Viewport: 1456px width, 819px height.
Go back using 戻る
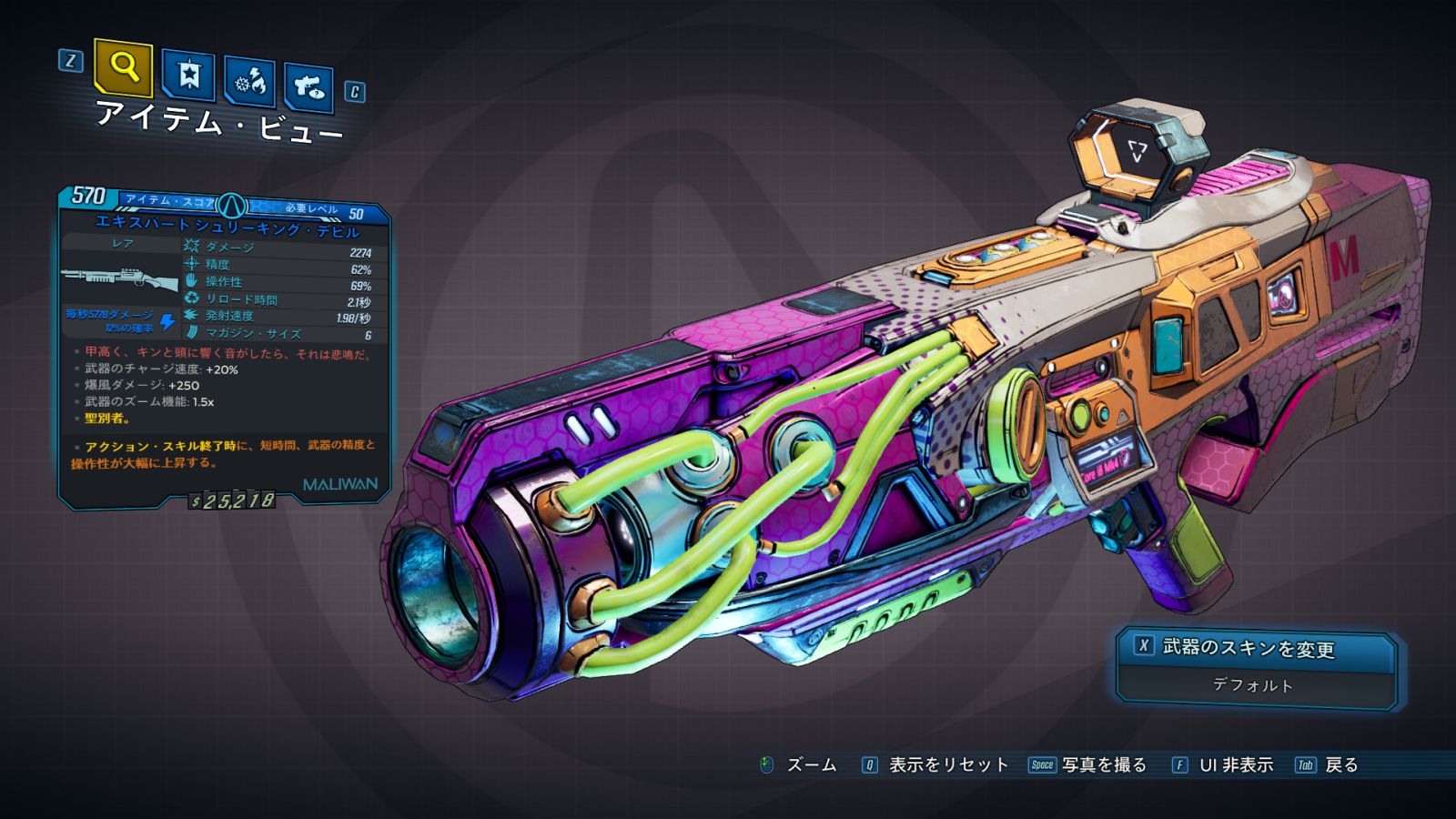point(1340,764)
